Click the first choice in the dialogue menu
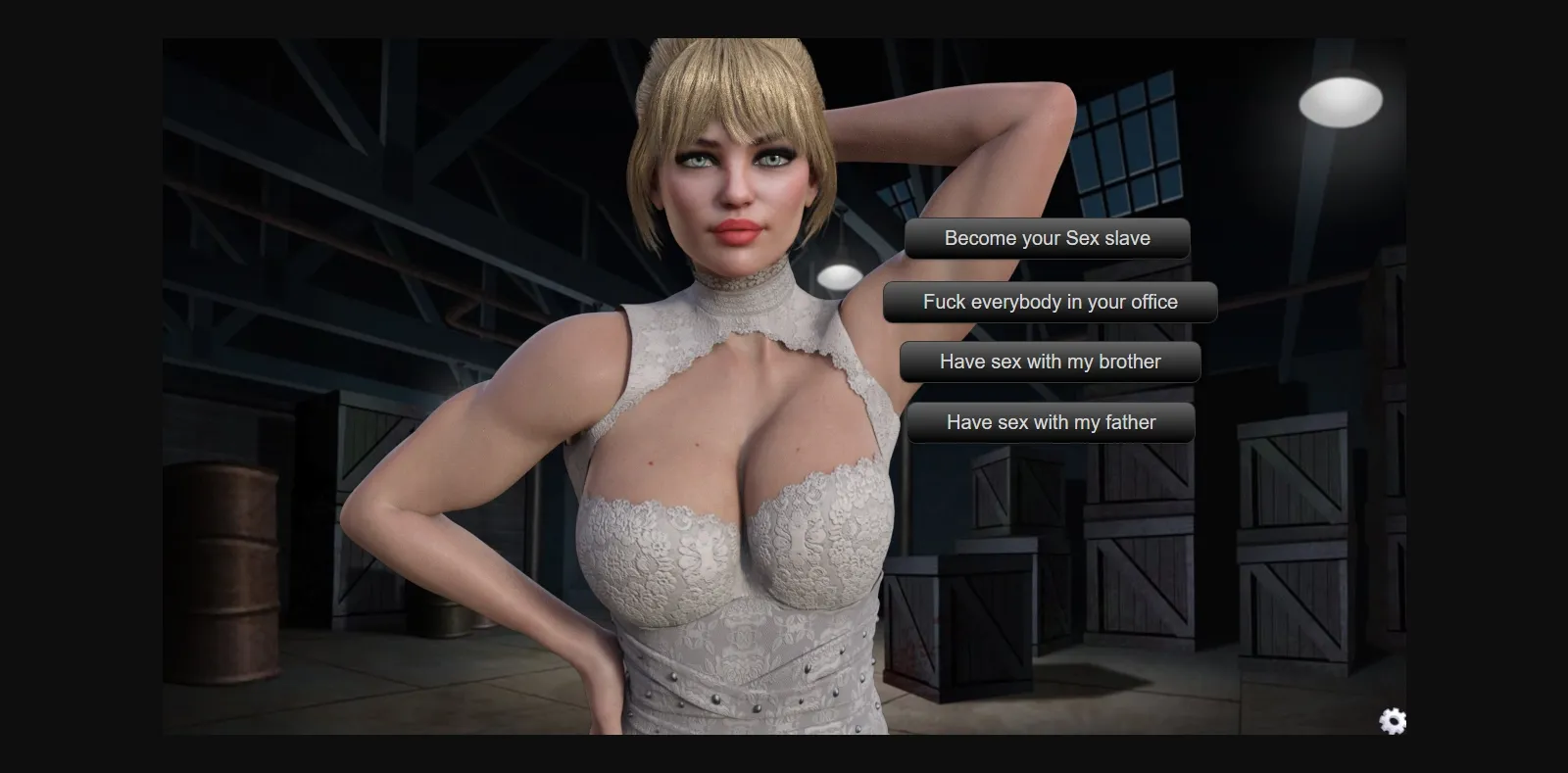1568x773 pixels. [1047, 238]
